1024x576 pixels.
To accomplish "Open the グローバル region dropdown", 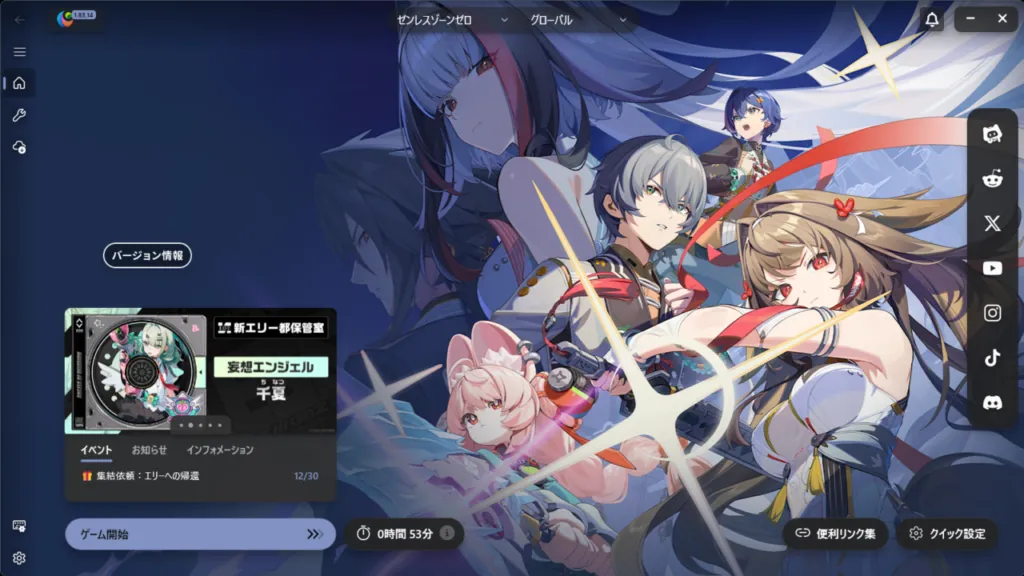I will click(x=578, y=20).
